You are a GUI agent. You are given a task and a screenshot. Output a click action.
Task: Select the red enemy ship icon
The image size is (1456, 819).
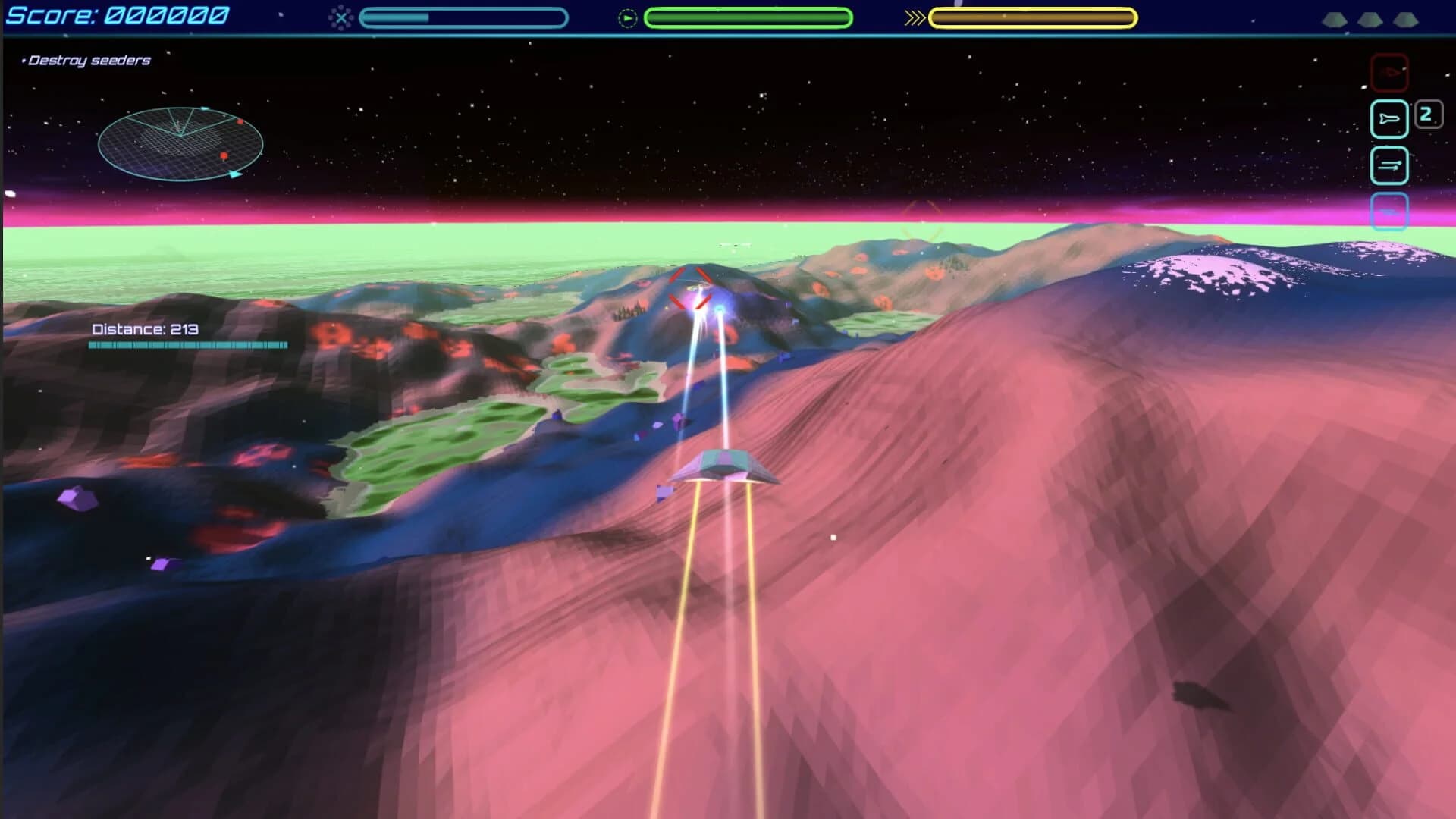pos(1390,73)
